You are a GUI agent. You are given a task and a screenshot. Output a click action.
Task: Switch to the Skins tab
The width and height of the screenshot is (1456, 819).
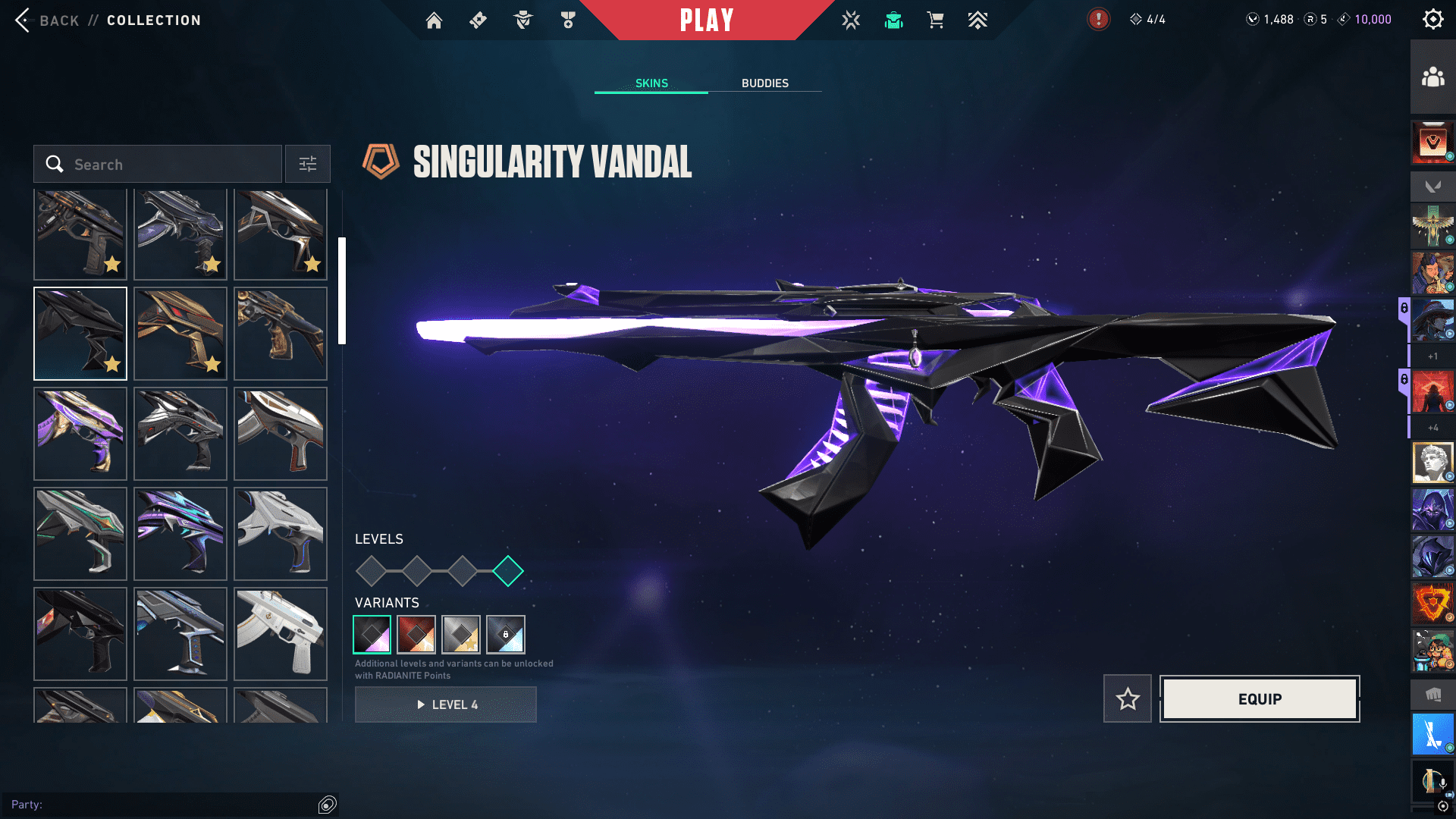pos(651,83)
